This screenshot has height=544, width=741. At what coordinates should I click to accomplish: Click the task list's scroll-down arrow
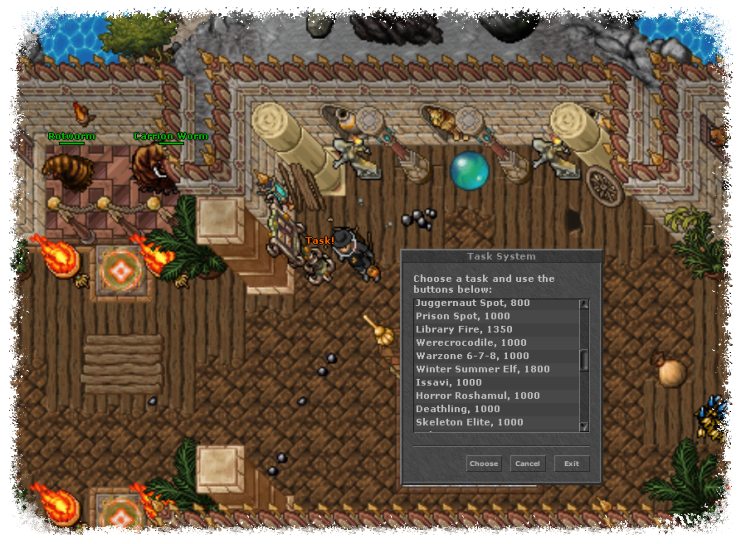tap(585, 427)
